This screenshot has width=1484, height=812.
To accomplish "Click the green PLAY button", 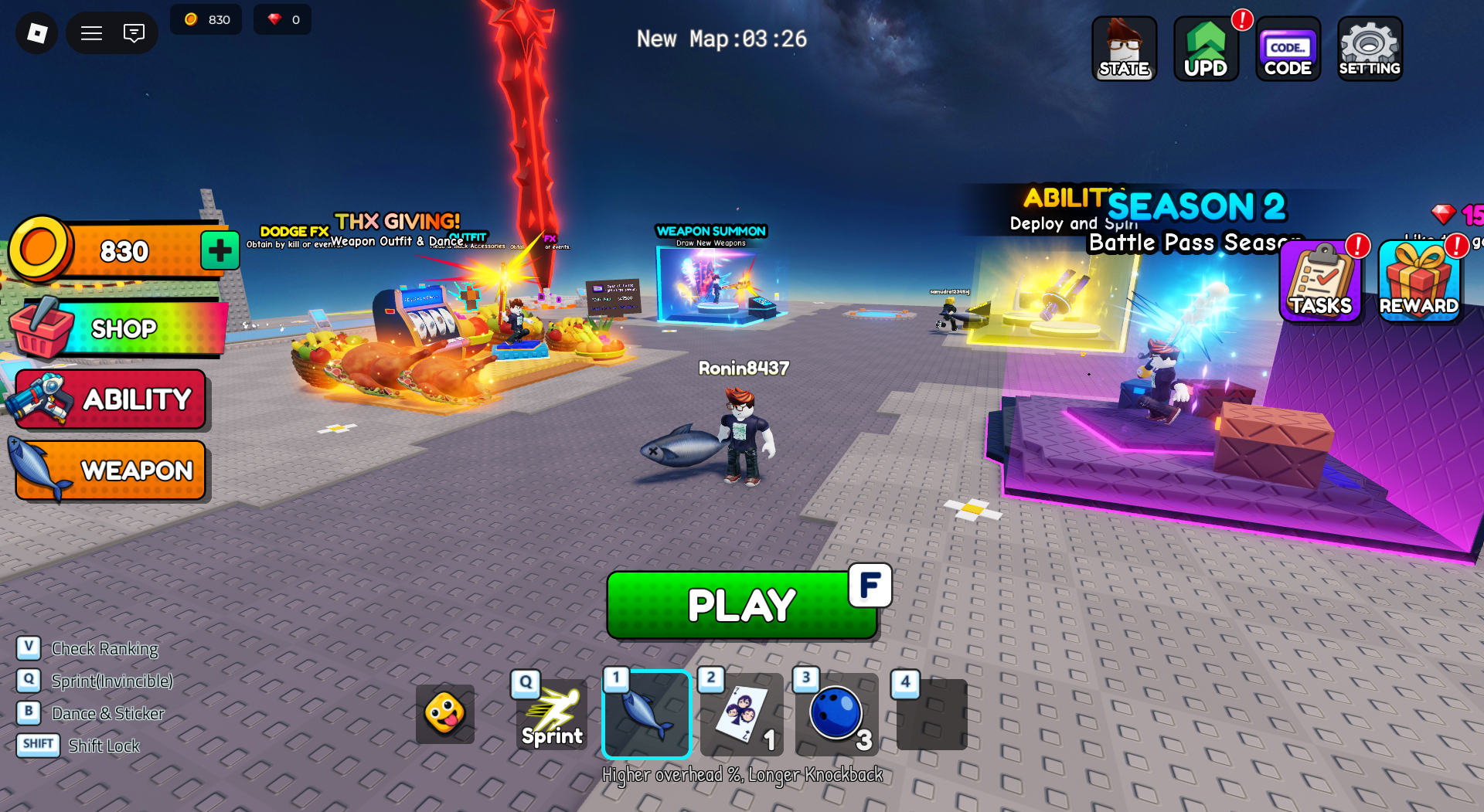I will (740, 605).
